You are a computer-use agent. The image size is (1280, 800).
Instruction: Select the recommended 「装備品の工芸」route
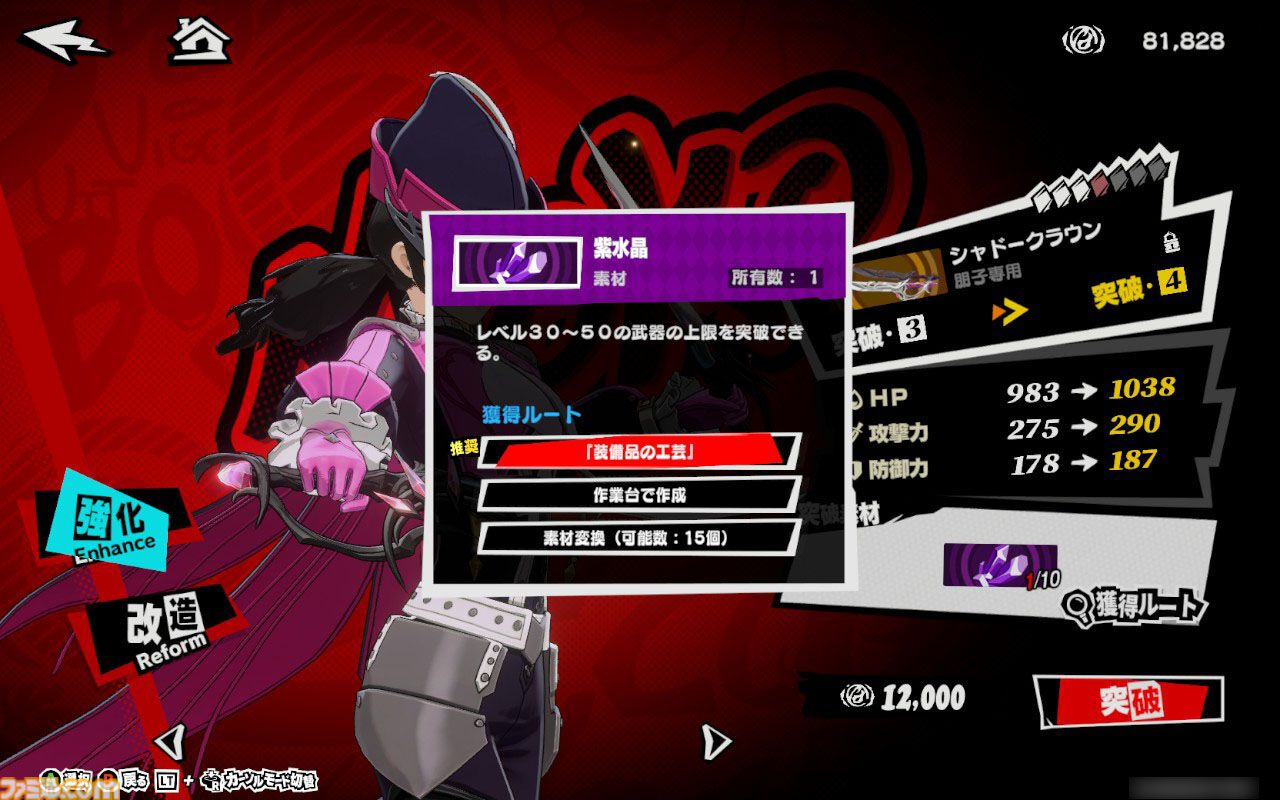[637, 449]
